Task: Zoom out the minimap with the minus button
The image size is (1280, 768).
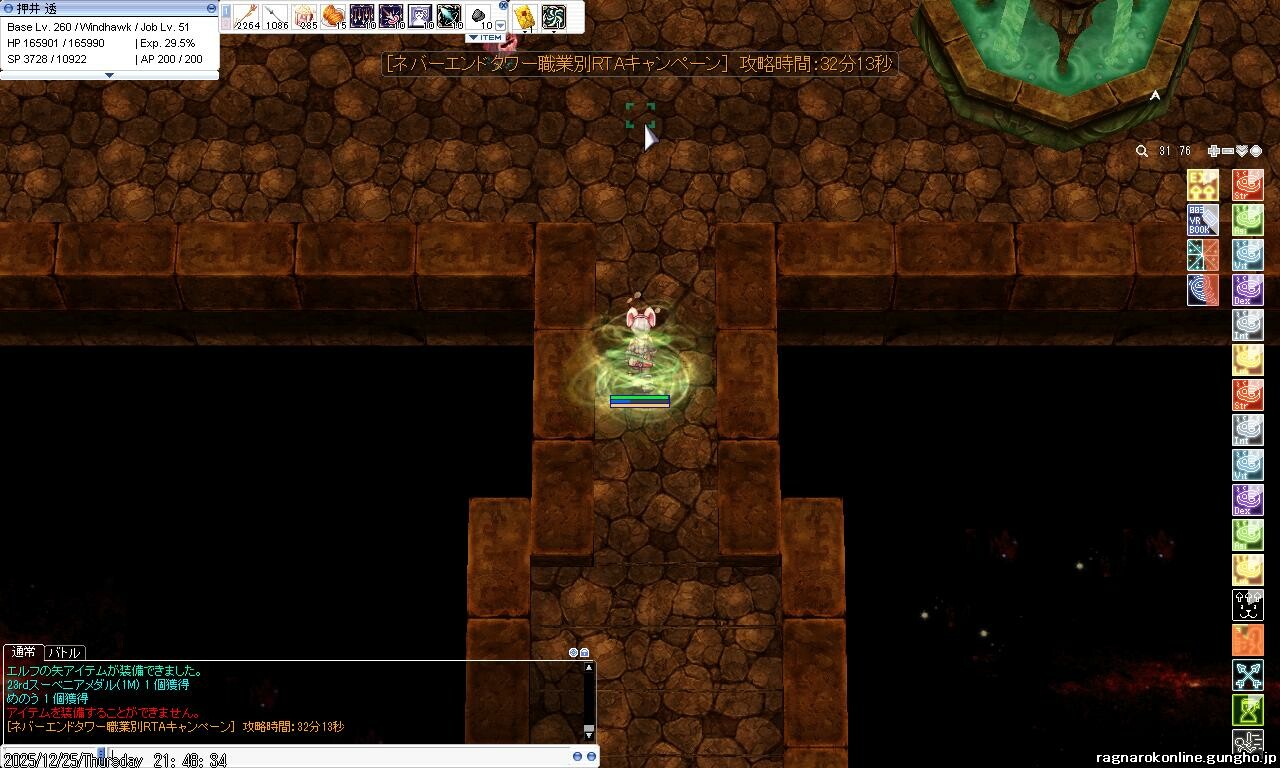Action: click(x=1227, y=151)
